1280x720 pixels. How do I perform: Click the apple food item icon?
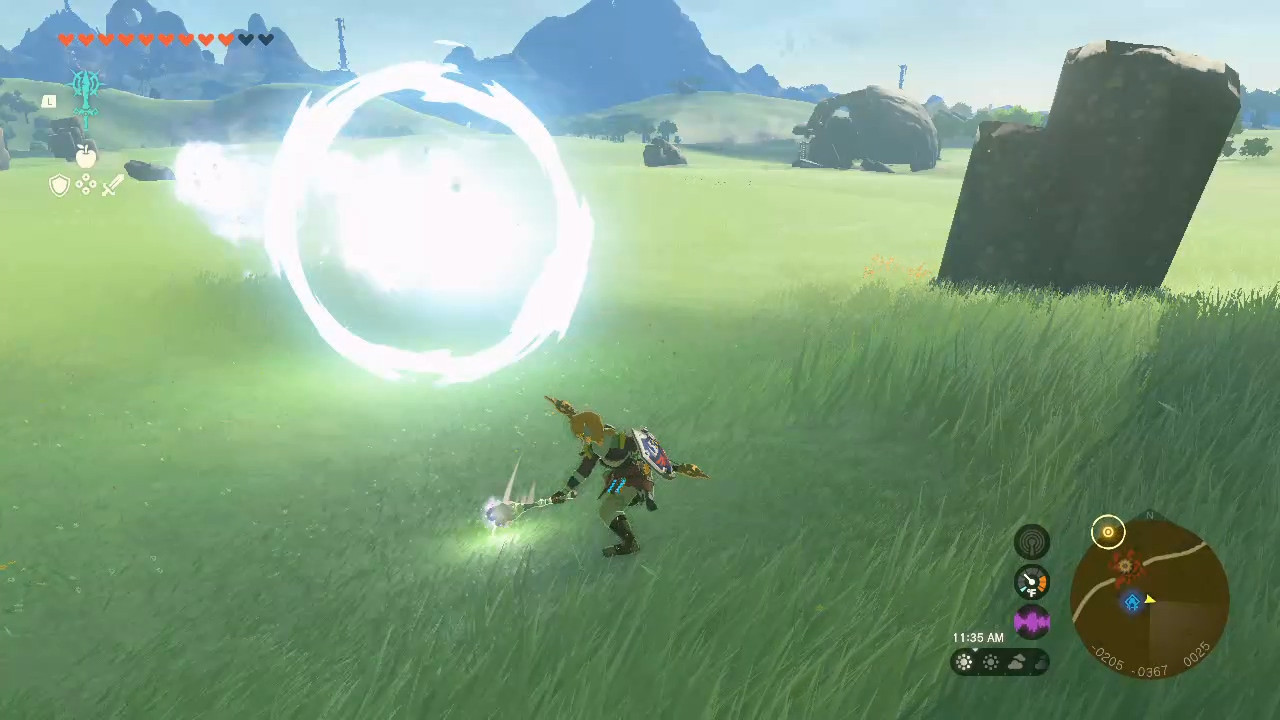click(85, 156)
